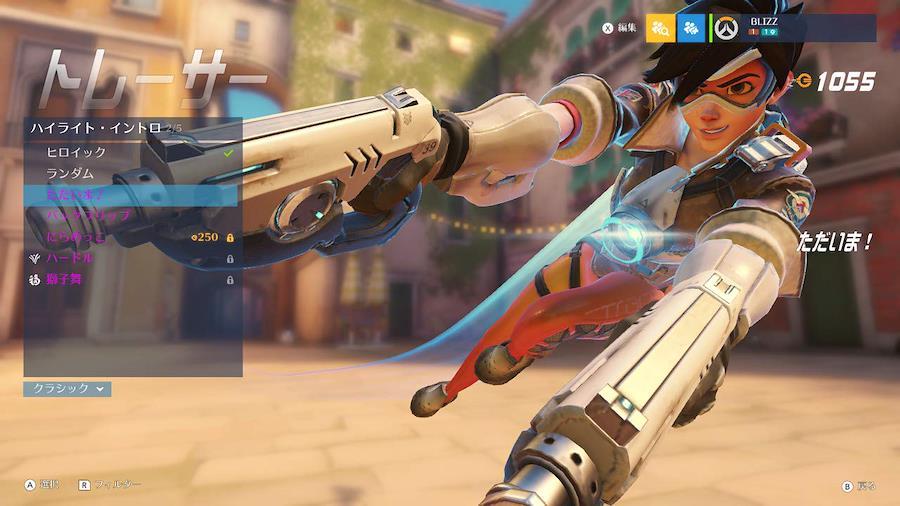Select the locked 獅子舞 highlight intro
This screenshot has height=506, width=900.
(130, 279)
